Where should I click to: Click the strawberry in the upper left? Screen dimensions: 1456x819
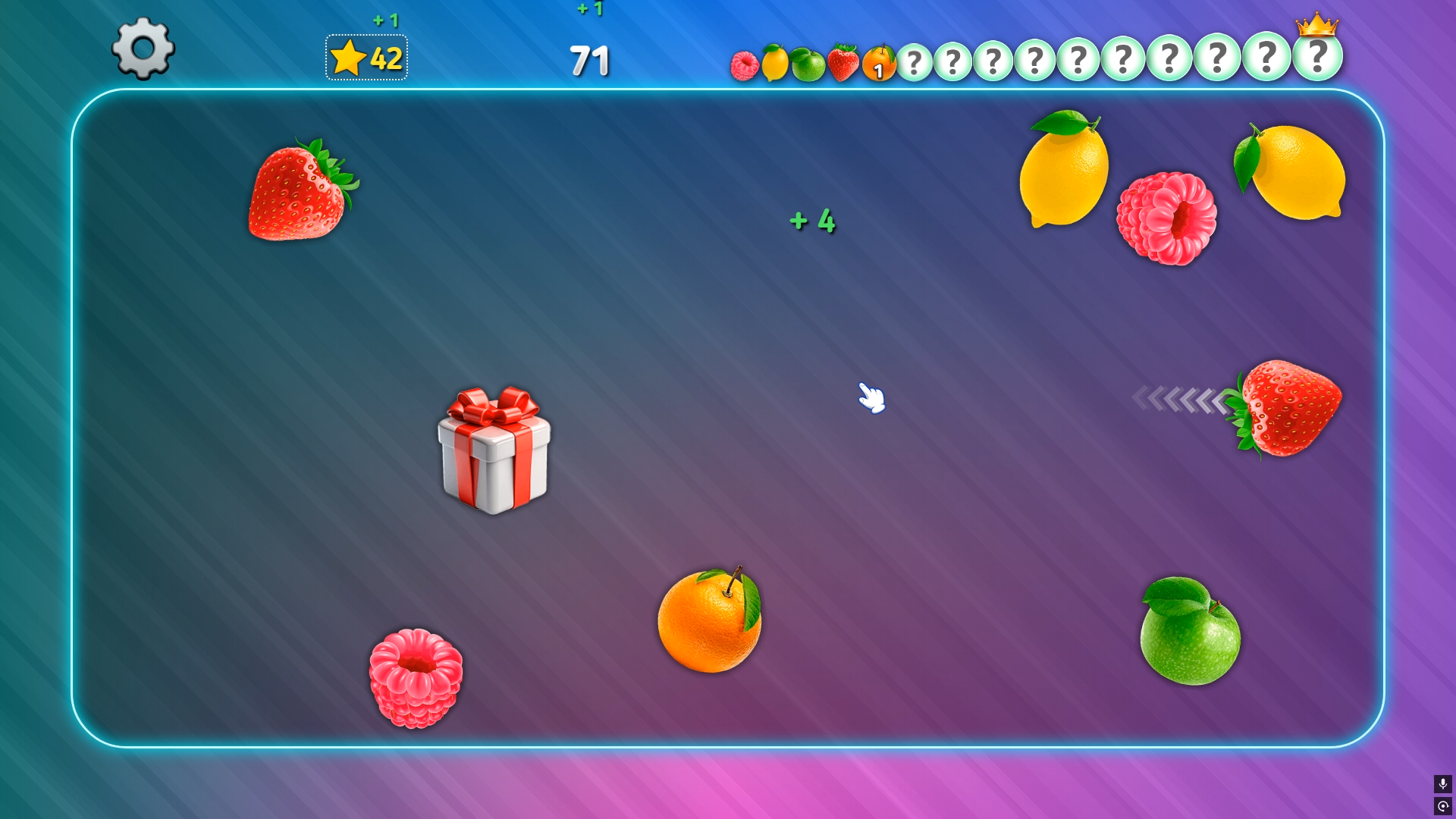click(x=302, y=192)
